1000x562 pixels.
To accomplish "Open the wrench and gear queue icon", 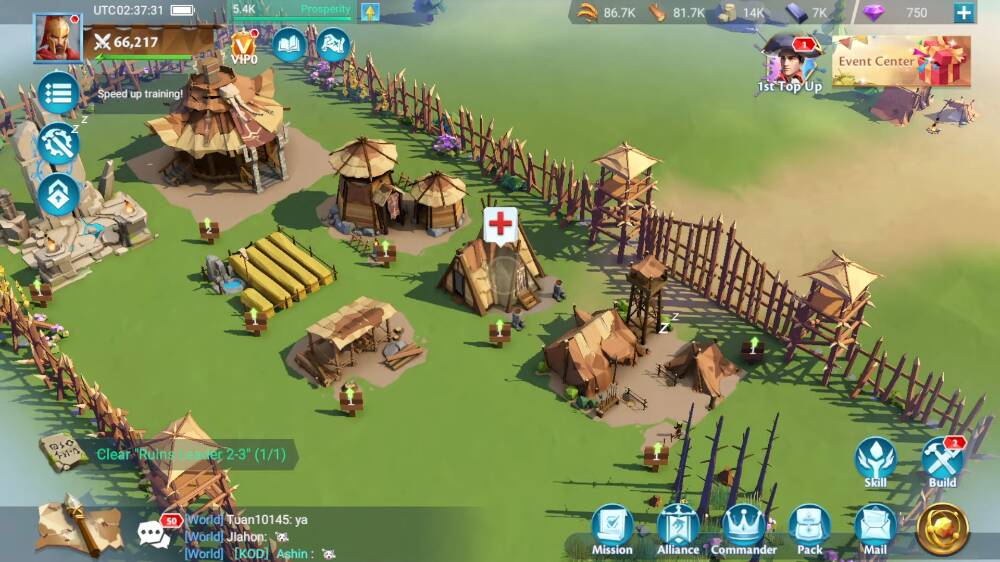I will coord(58,144).
